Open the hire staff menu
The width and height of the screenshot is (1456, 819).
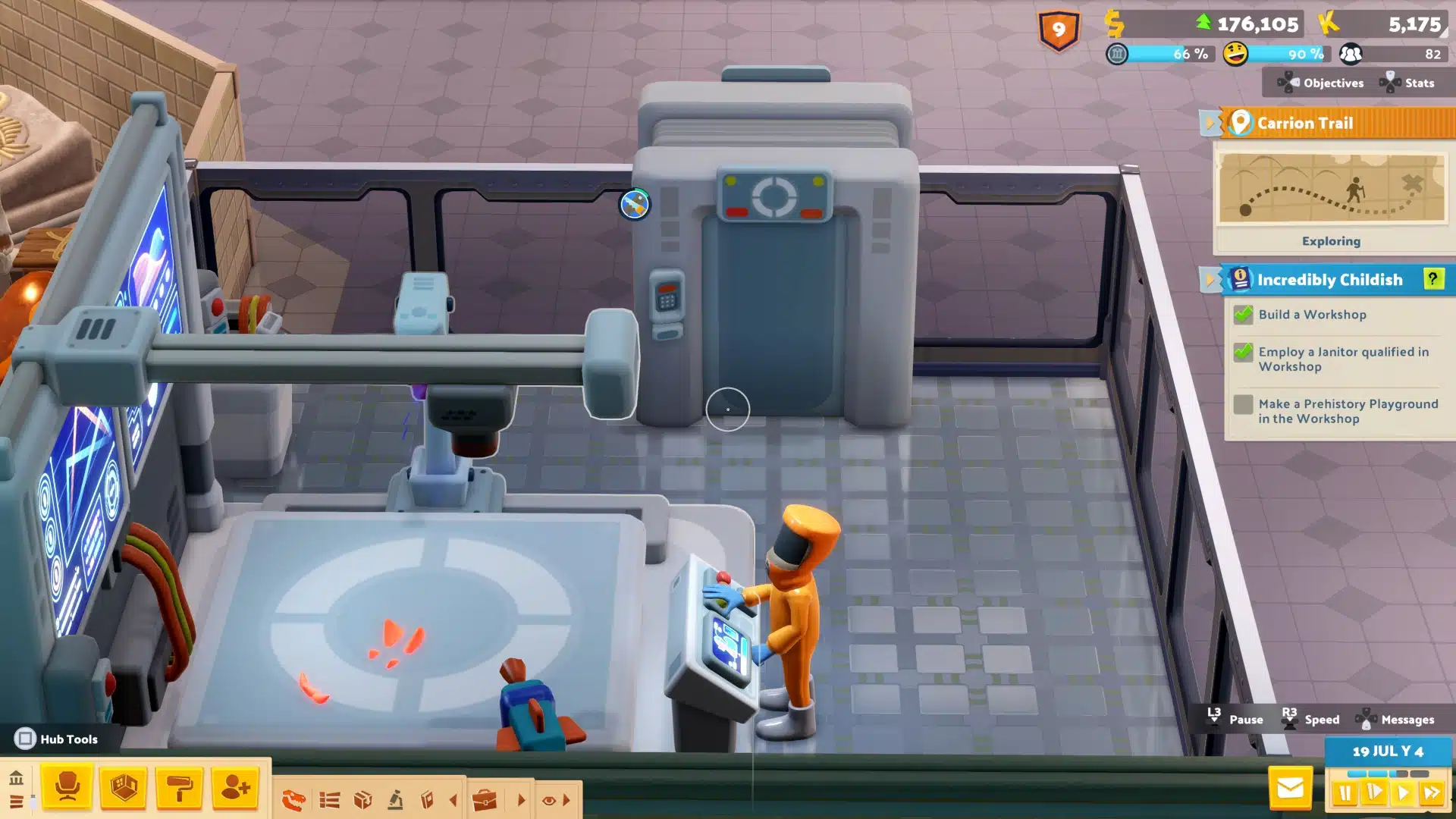pos(235,788)
